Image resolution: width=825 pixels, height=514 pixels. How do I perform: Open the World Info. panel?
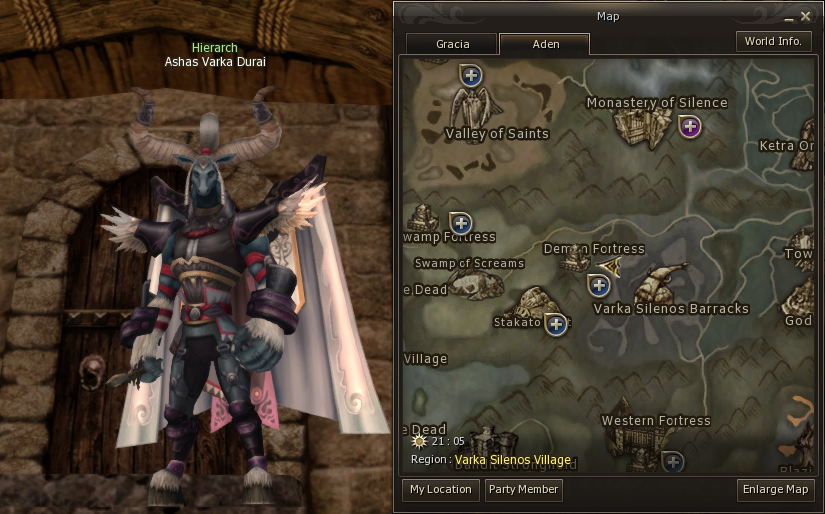(x=774, y=41)
